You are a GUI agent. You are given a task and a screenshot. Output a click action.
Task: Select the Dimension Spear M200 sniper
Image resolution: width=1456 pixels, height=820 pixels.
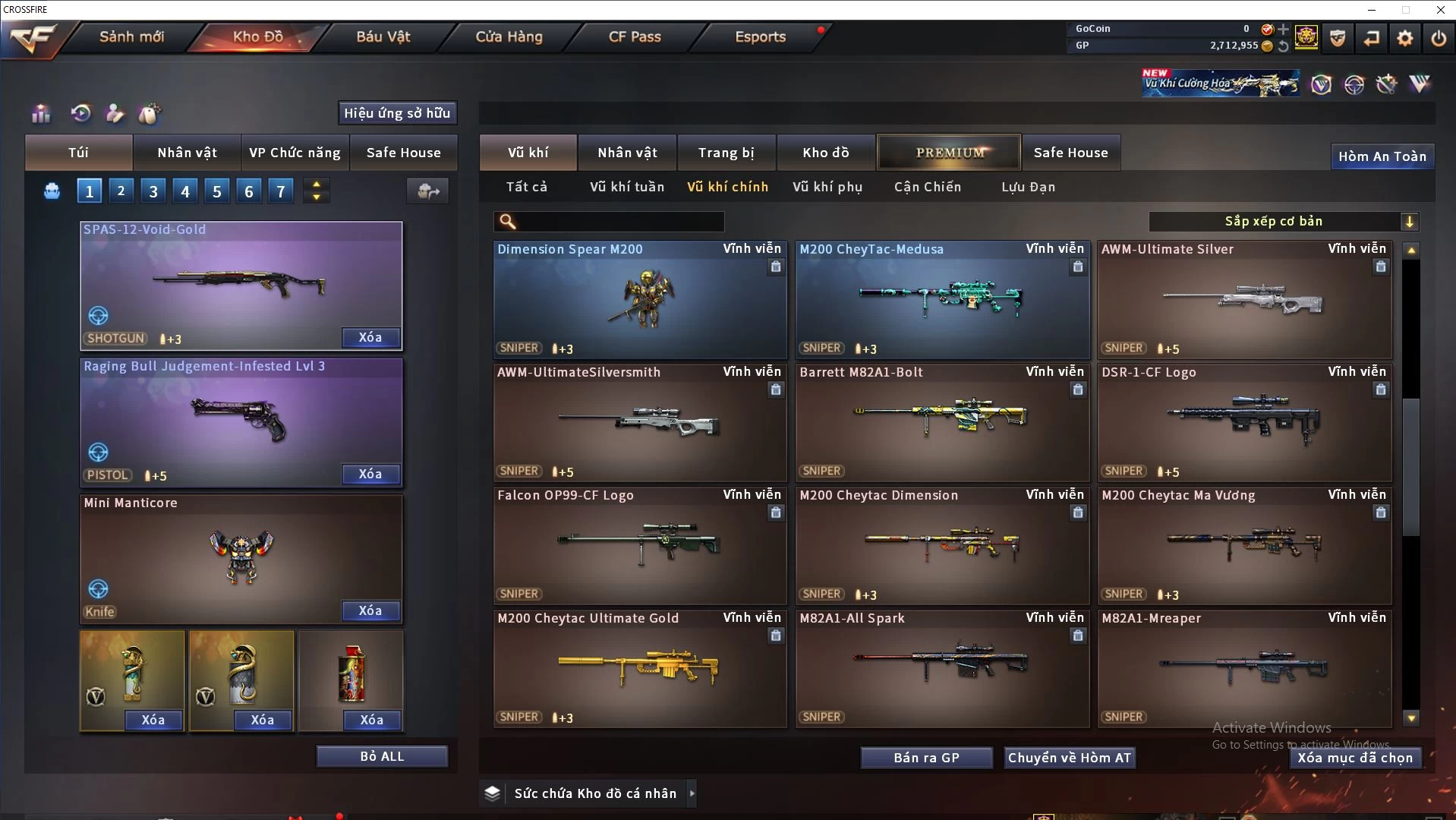639,300
